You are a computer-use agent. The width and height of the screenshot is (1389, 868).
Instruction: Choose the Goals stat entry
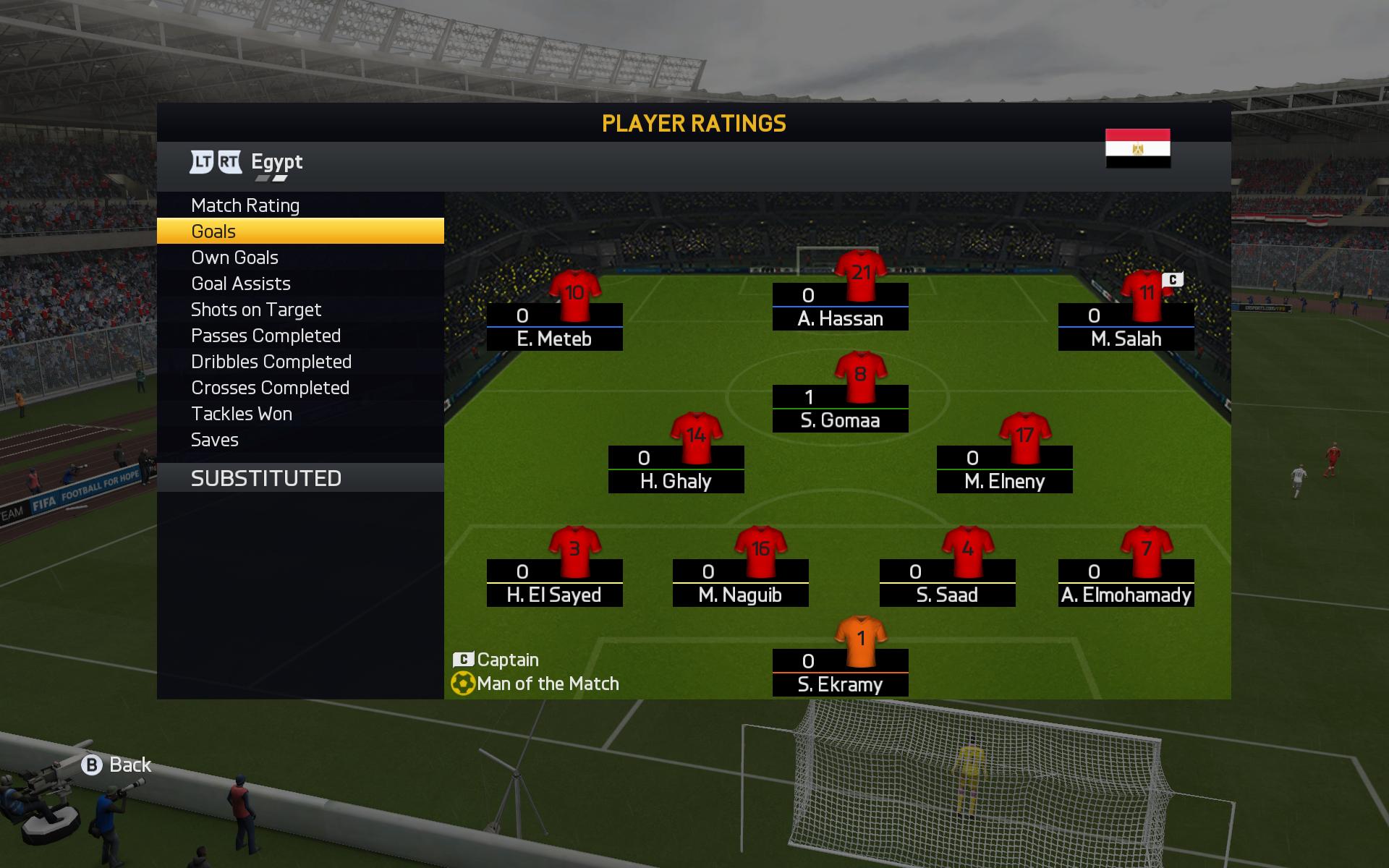click(214, 231)
